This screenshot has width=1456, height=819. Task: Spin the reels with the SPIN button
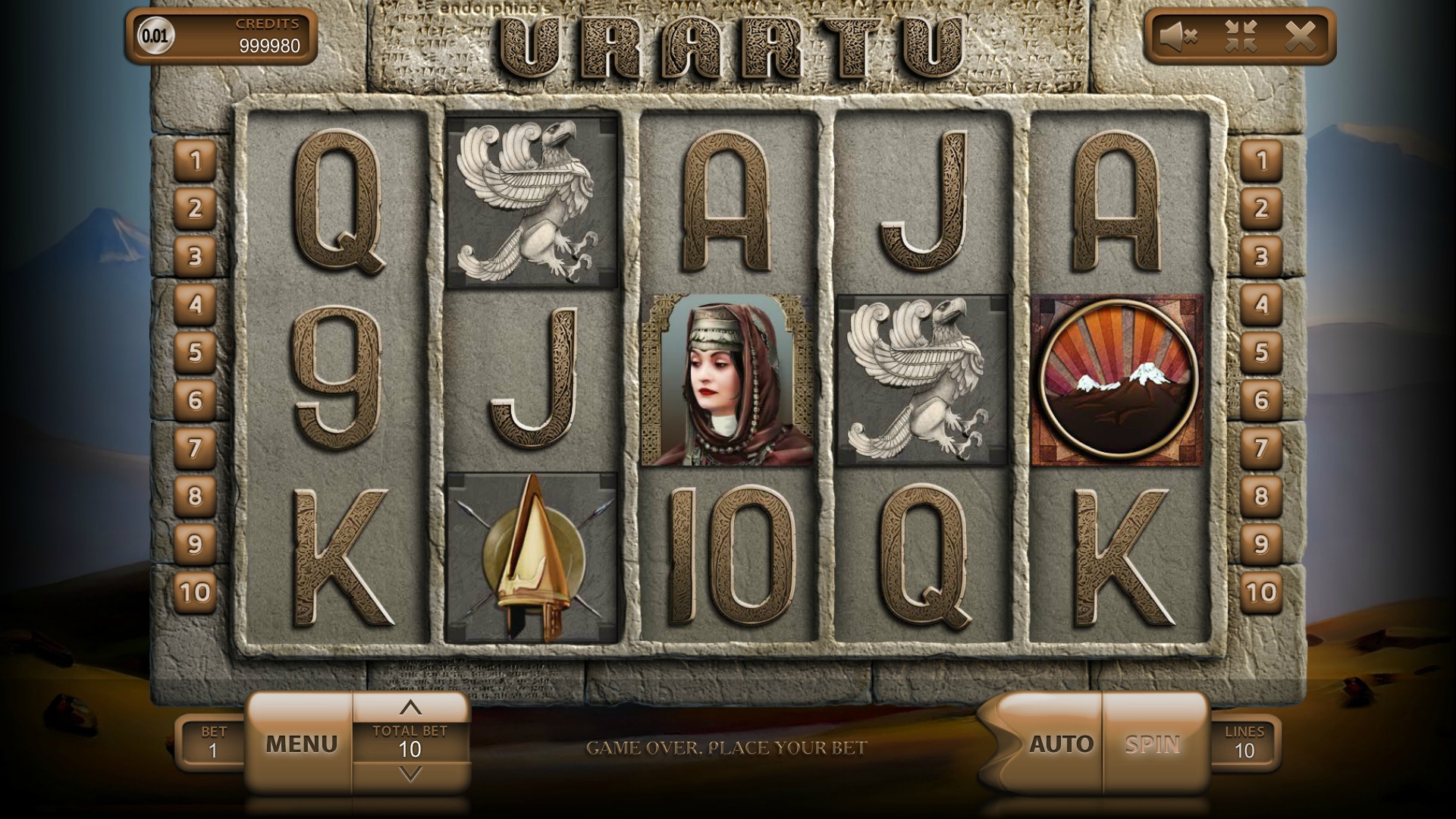pyautogui.click(x=1153, y=744)
